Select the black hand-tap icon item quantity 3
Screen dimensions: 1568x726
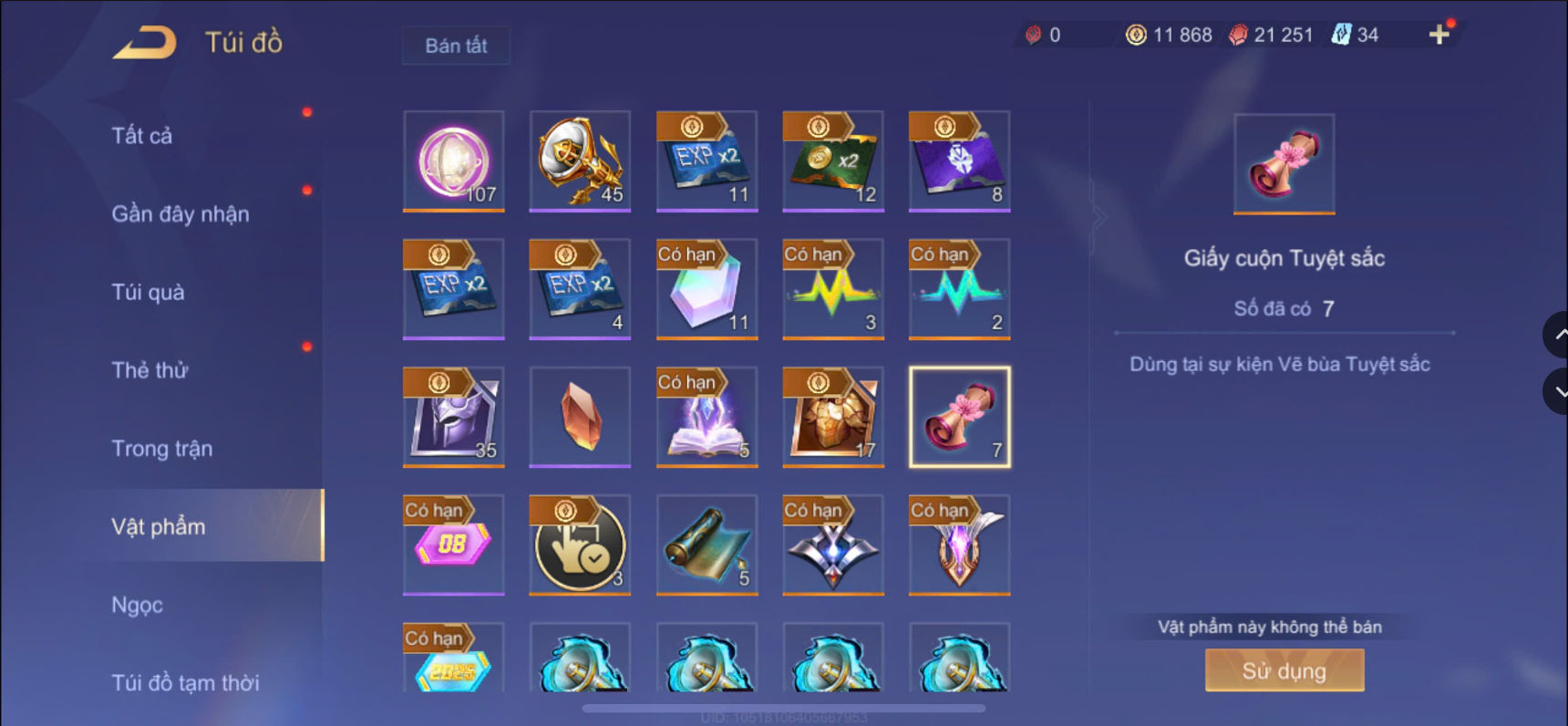pos(579,544)
